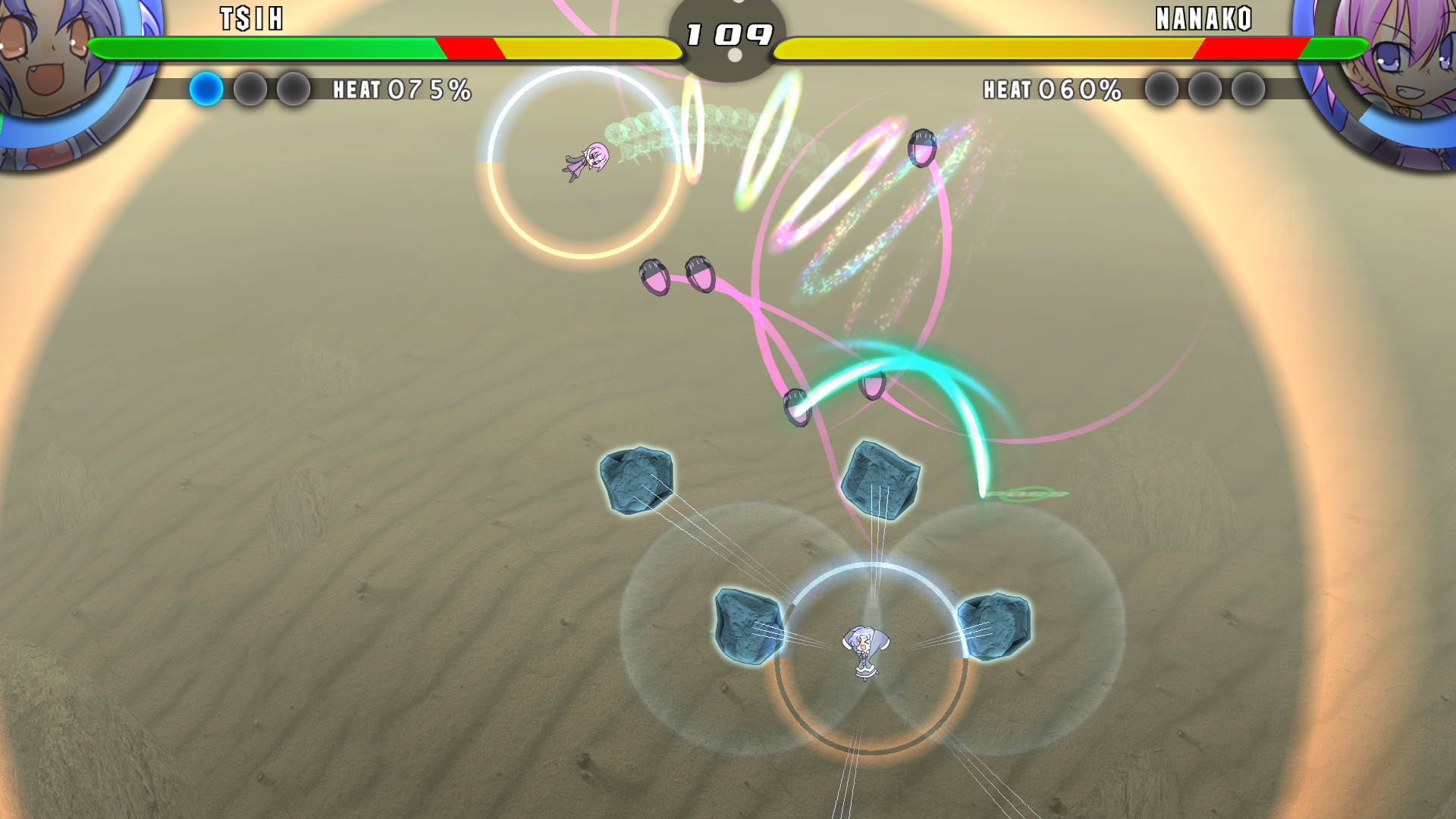
Task: Click the pod at the top right rainbow trail
Action: [922, 148]
